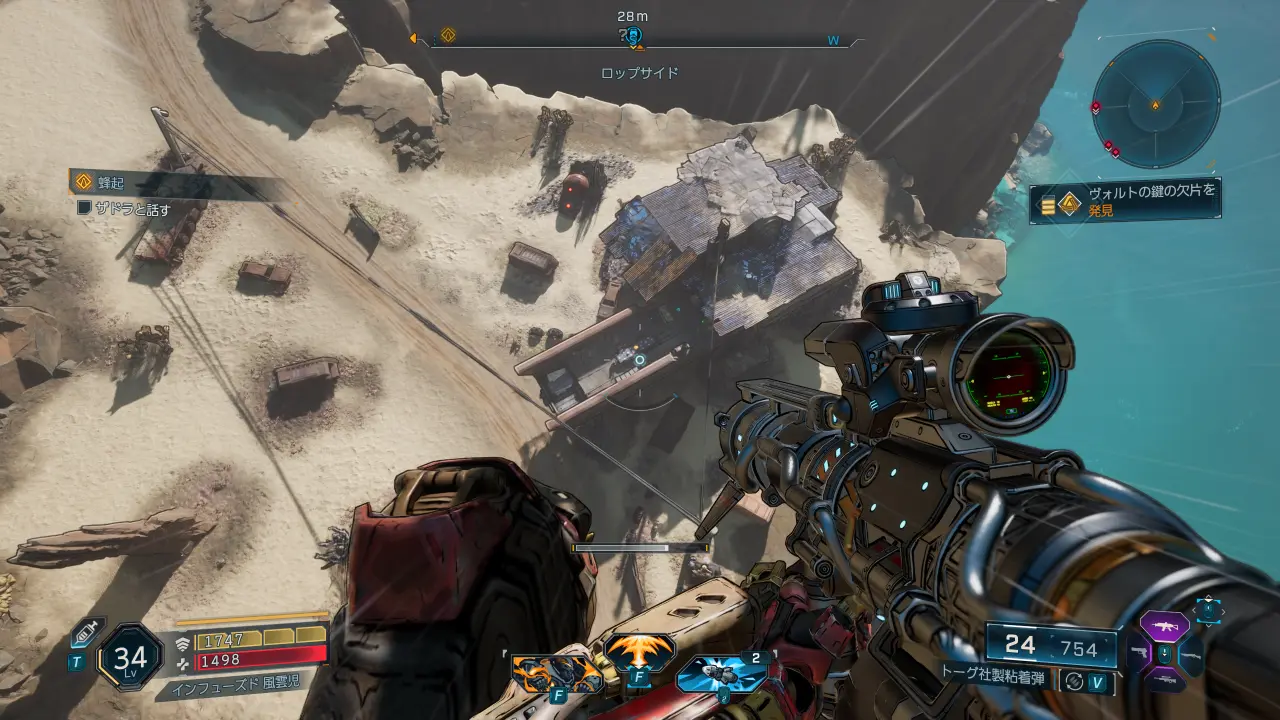Choose the assault rifle weapon slot
Screen dimensions: 1280x720
(1164, 626)
